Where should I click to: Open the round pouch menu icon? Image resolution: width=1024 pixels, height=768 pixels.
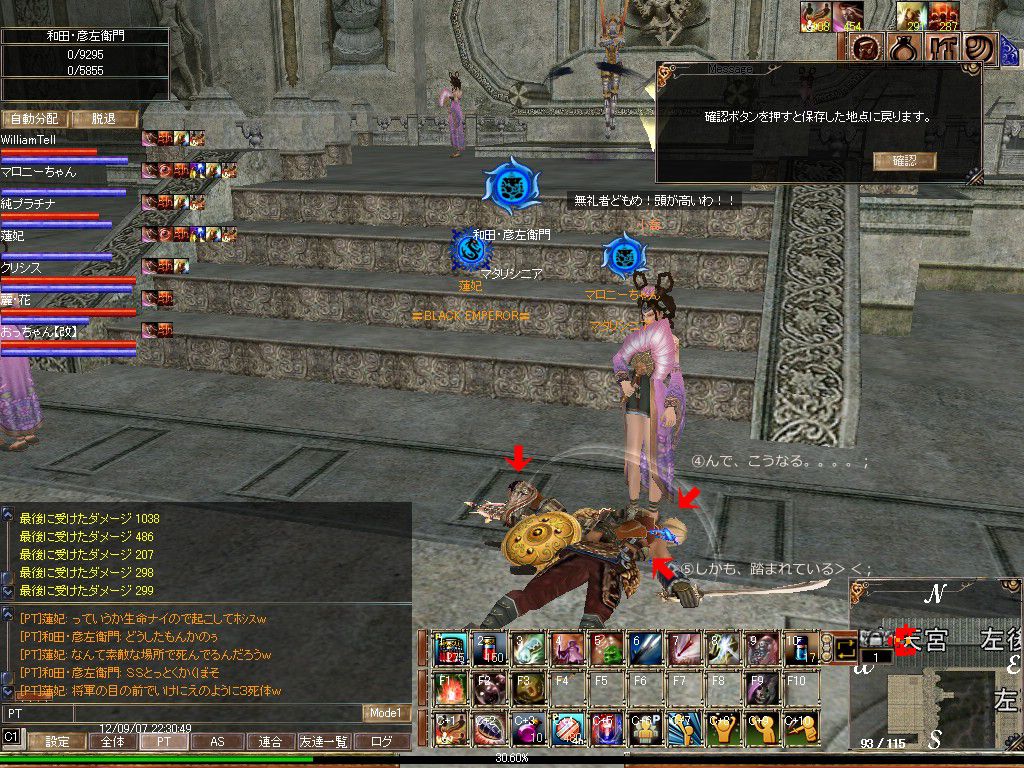(x=902, y=49)
